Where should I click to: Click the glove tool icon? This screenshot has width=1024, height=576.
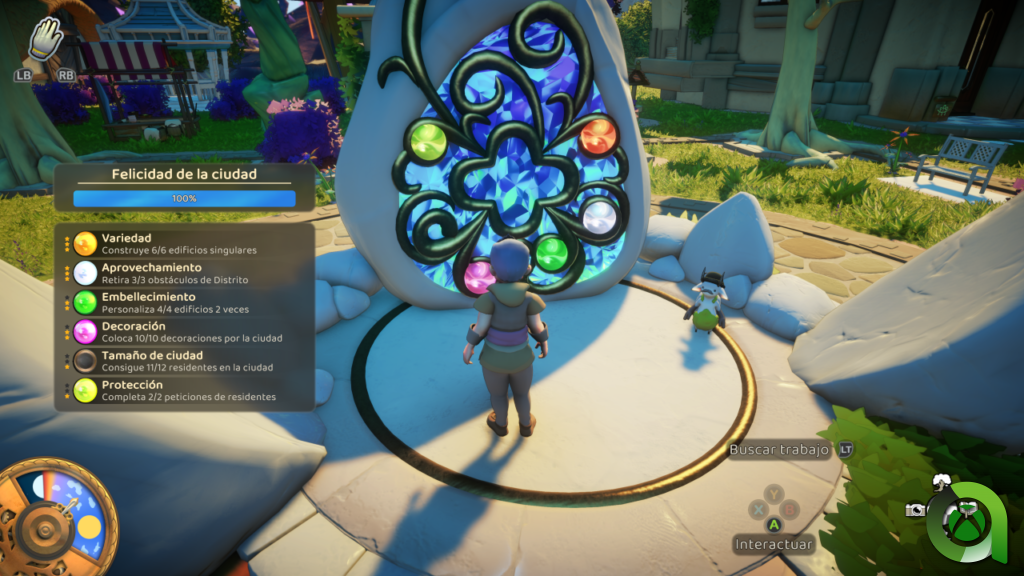[45, 41]
